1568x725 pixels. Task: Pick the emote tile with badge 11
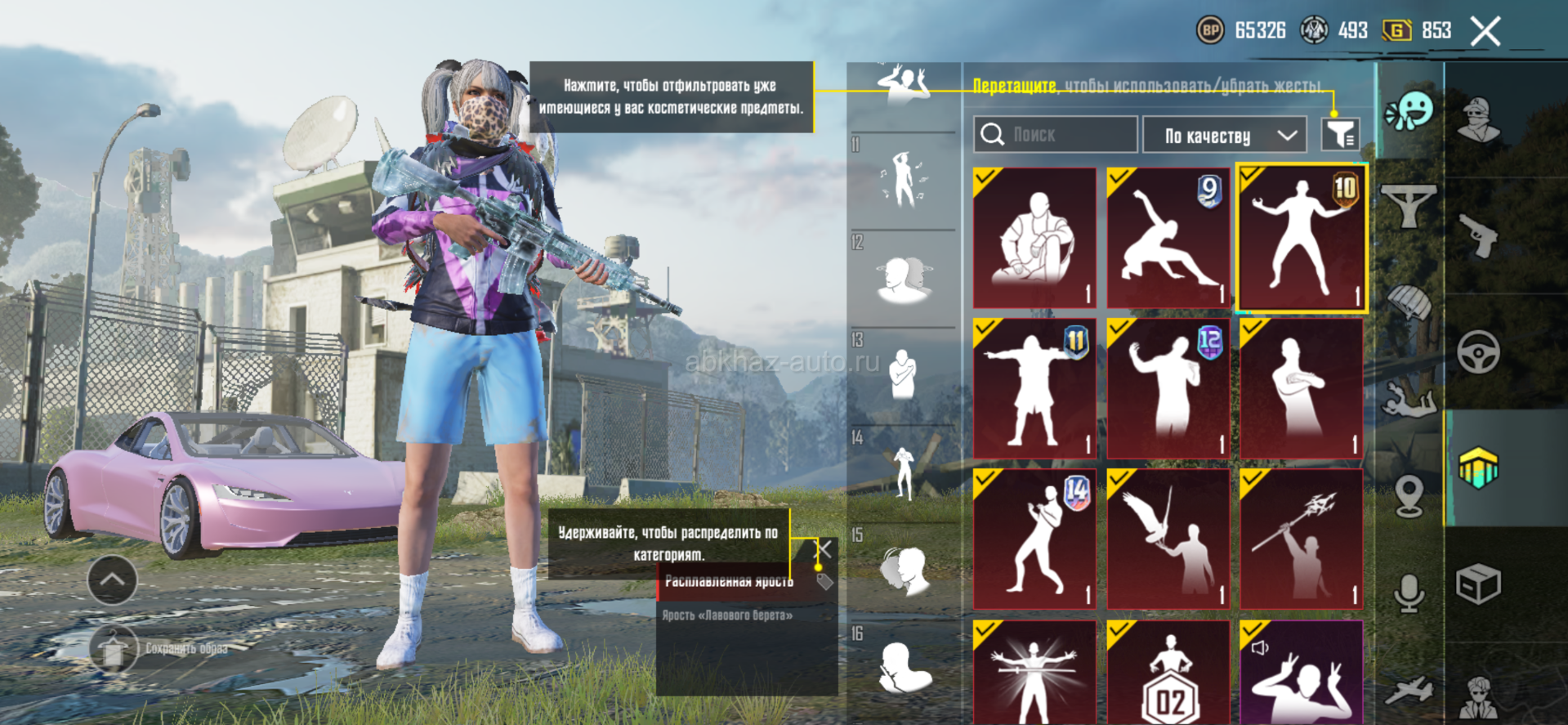[x=1034, y=388]
